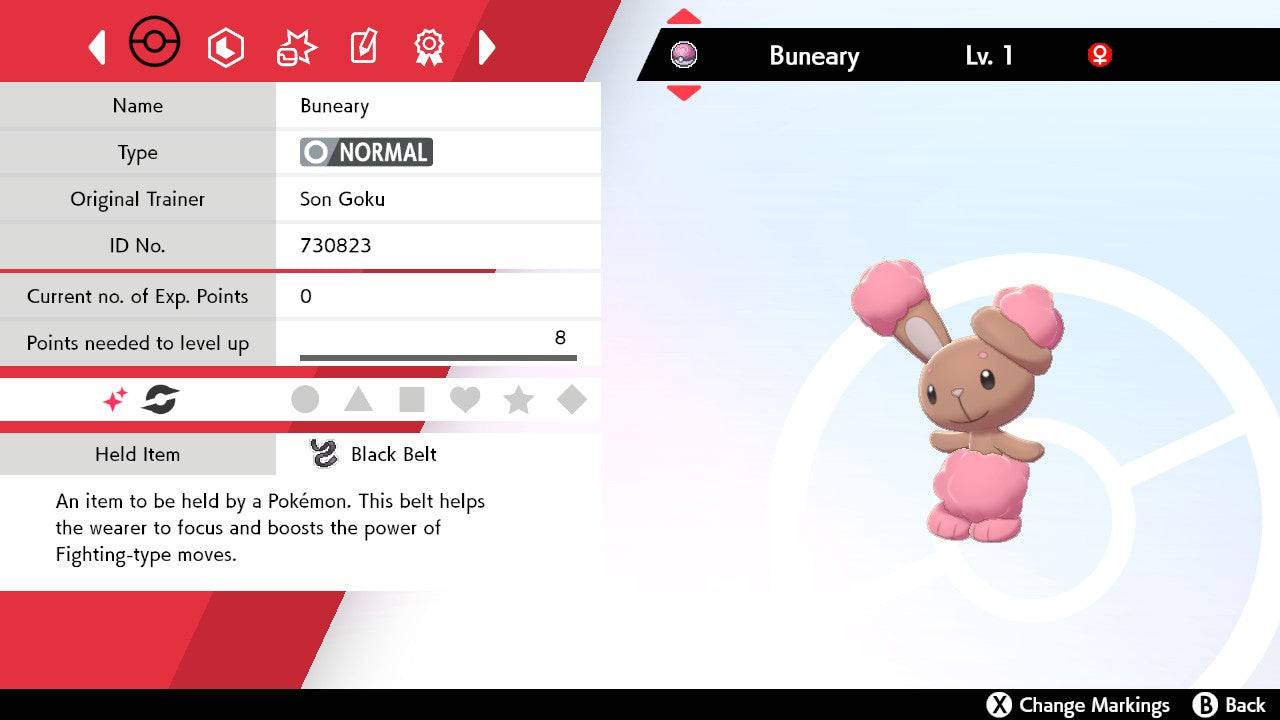Show the trainer memo tab

pyautogui.click(x=362, y=47)
